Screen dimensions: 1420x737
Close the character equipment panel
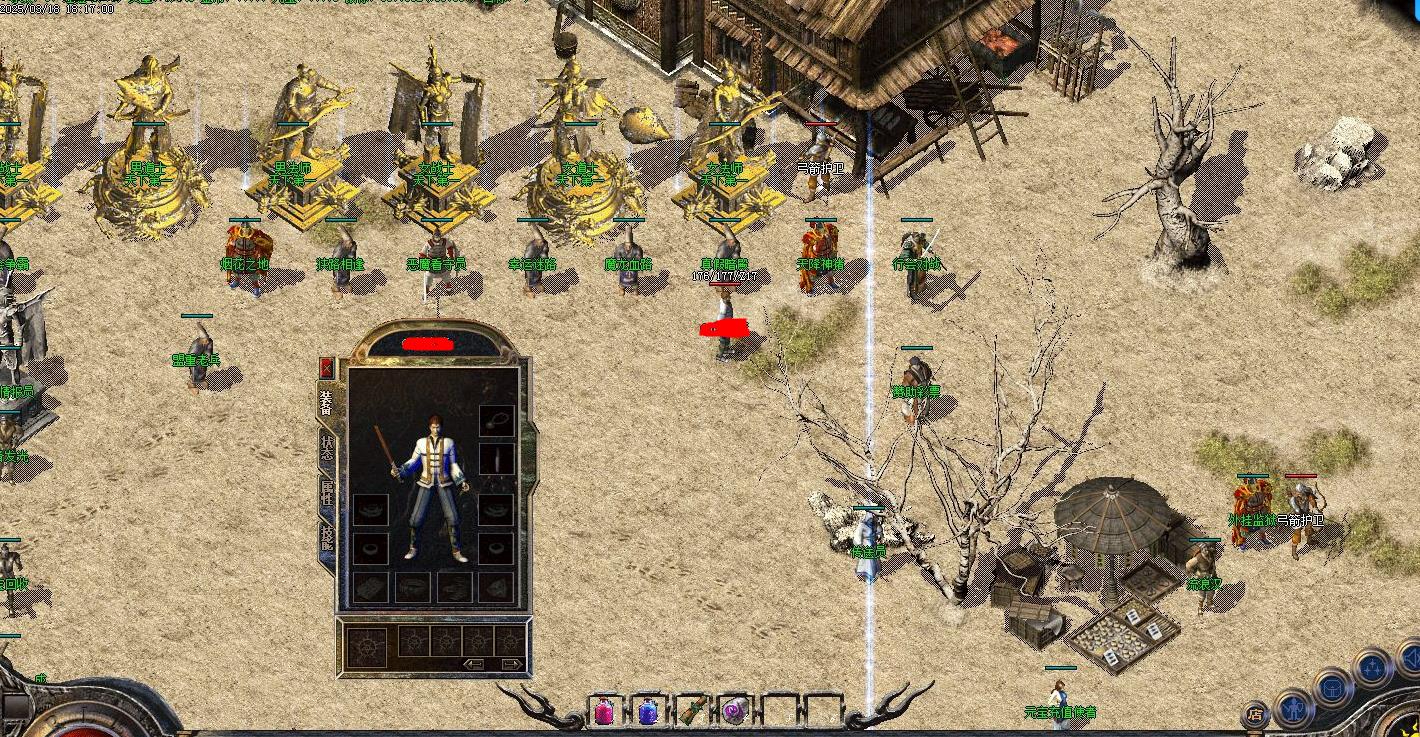point(326,367)
